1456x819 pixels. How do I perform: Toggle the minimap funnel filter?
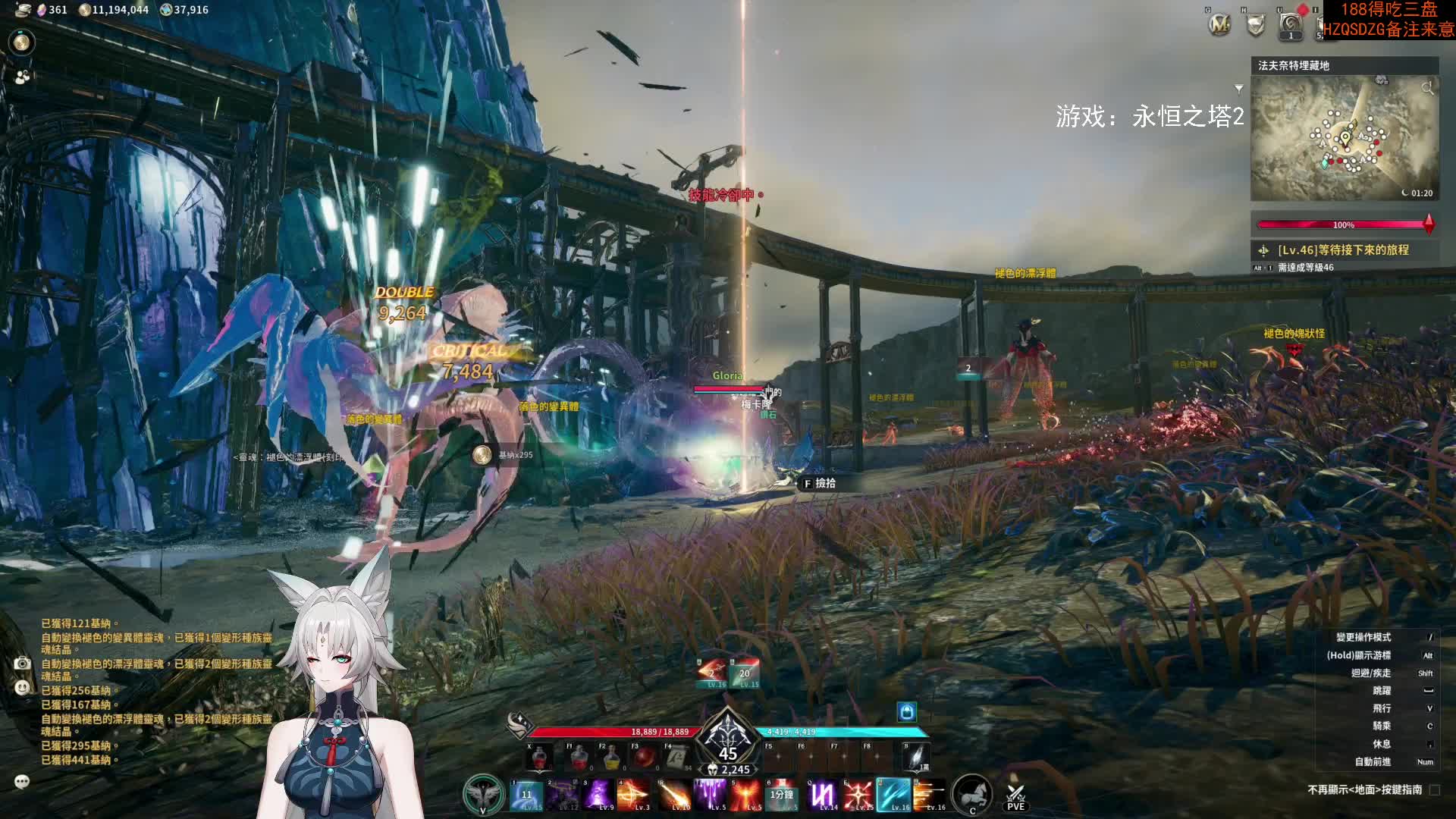click(x=1239, y=89)
